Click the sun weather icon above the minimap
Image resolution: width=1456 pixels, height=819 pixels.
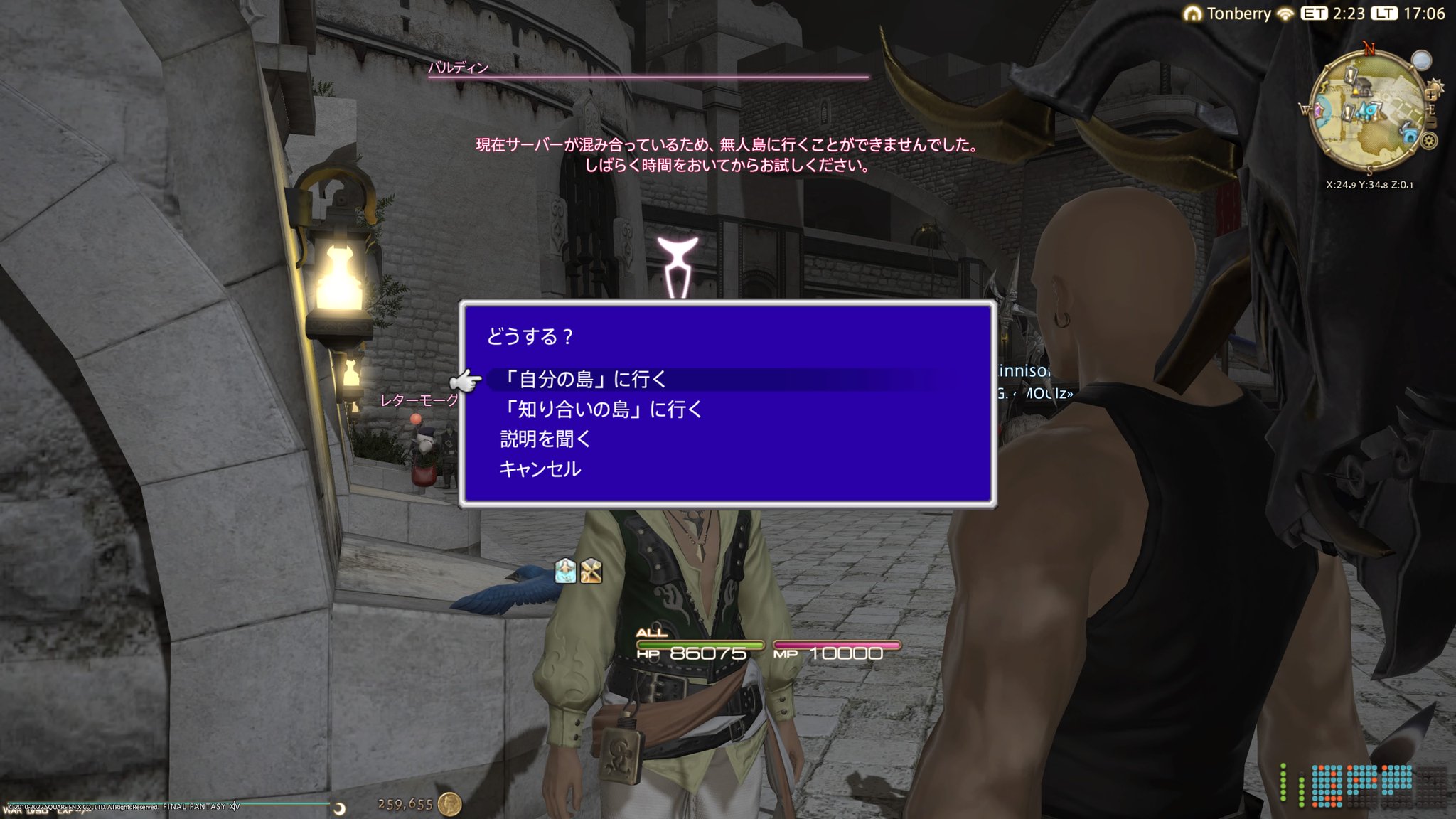tap(1435, 86)
